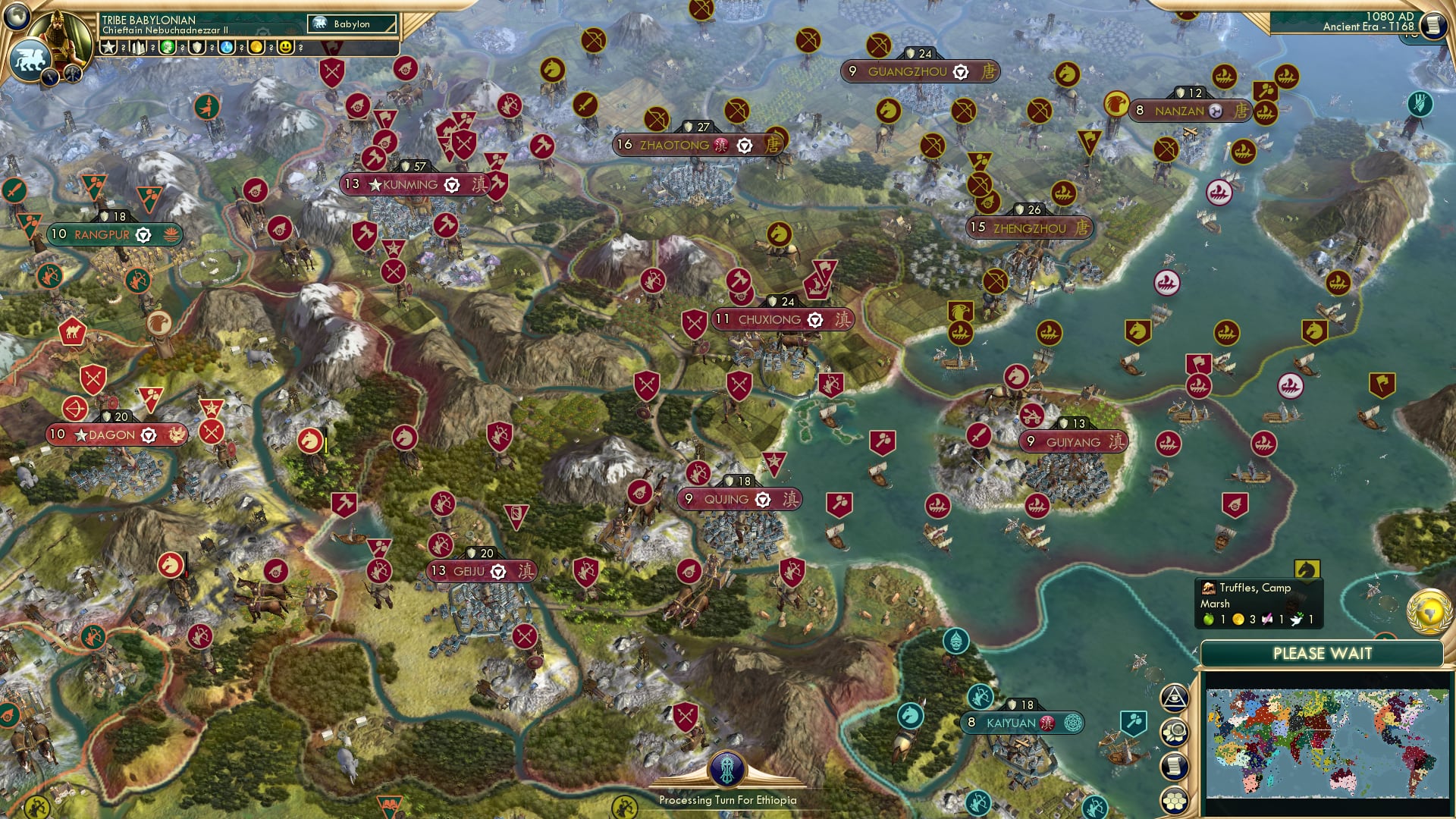Click the science flask icon in top bar

227,47
